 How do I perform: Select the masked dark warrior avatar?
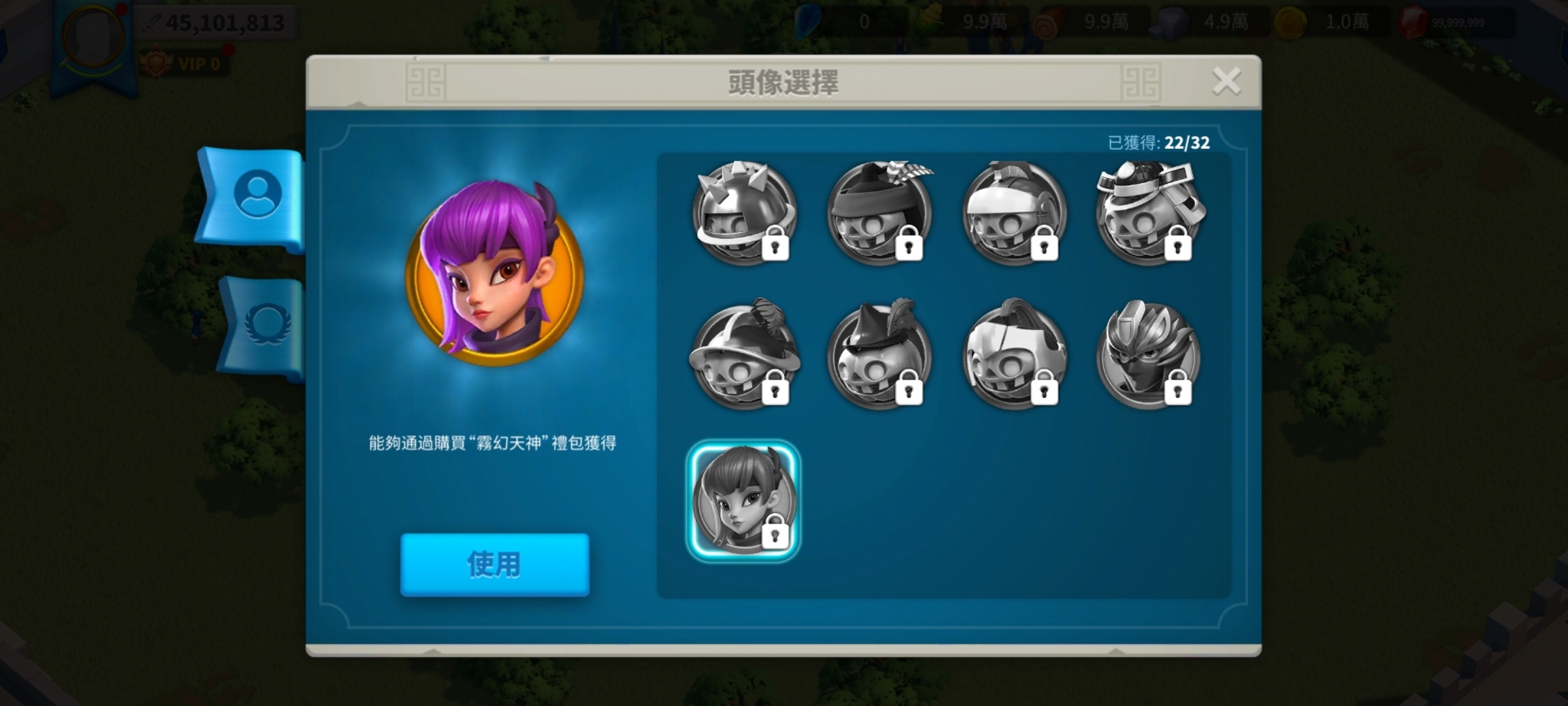[x=1153, y=356]
